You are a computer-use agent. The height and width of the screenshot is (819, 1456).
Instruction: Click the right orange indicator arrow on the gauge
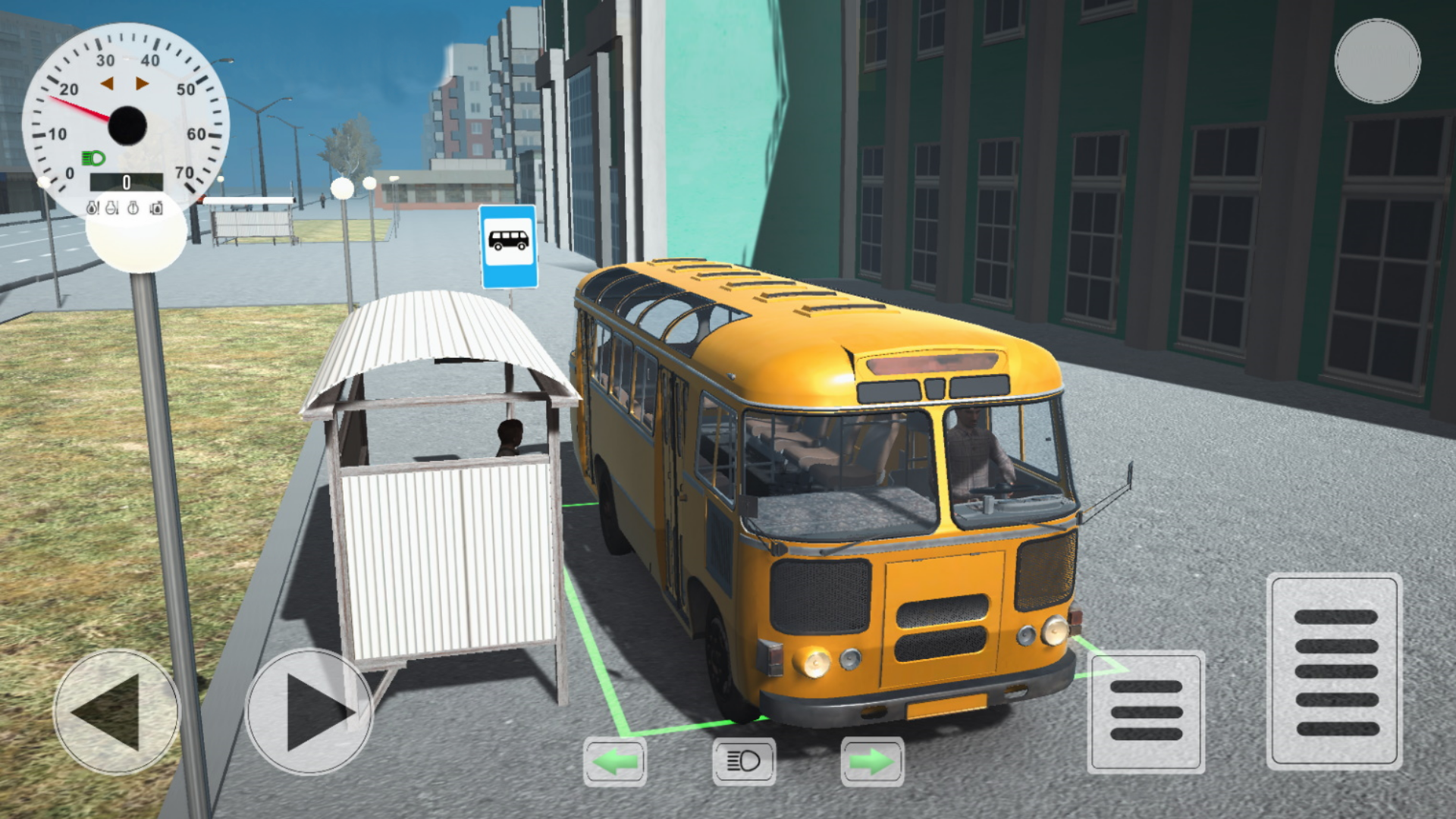click(142, 82)
